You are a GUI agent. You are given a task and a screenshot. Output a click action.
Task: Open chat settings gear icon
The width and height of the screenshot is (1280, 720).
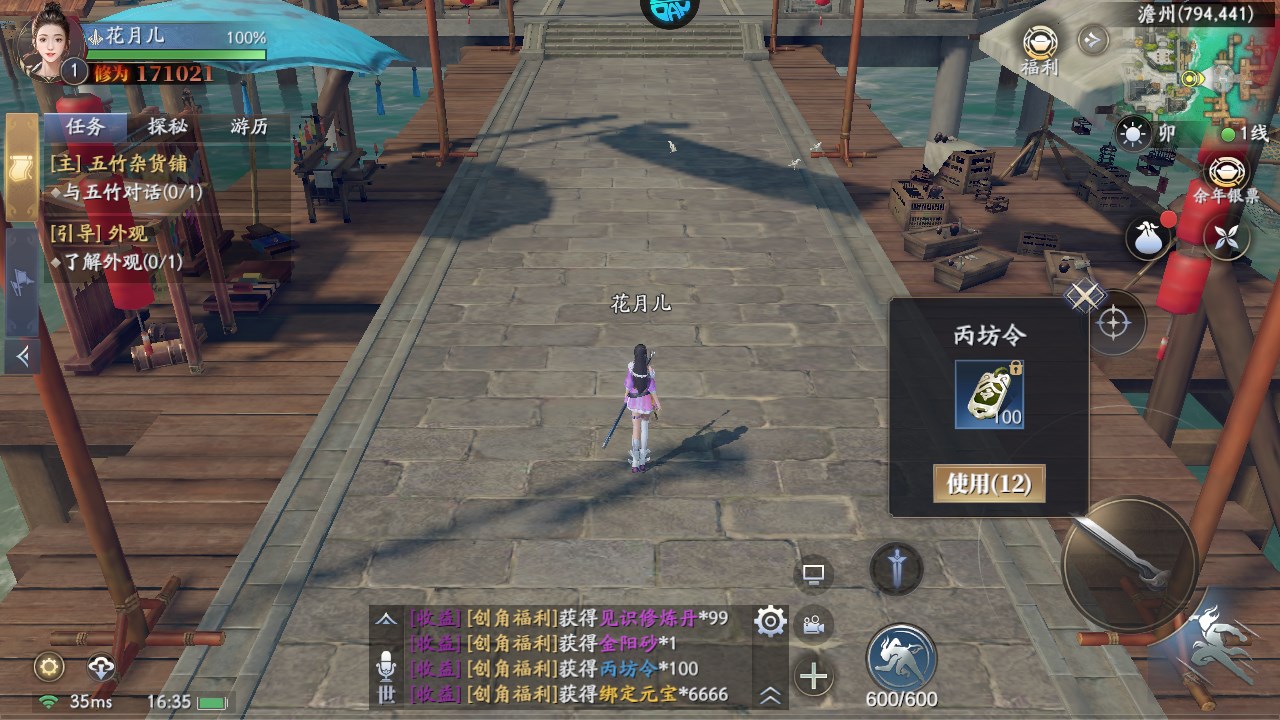click(770, 622)
